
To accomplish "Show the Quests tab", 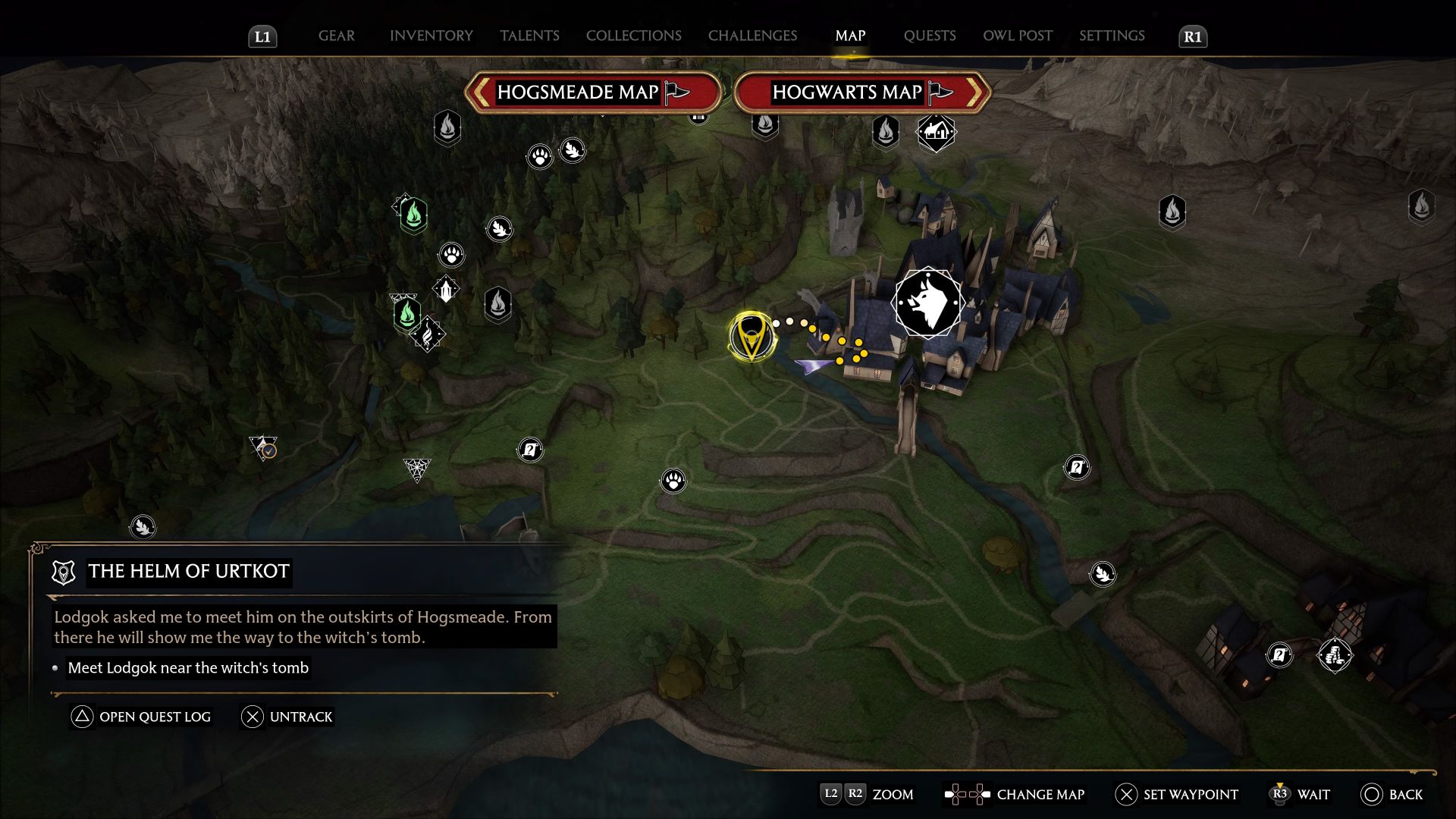I will click(x=929, y=36).
